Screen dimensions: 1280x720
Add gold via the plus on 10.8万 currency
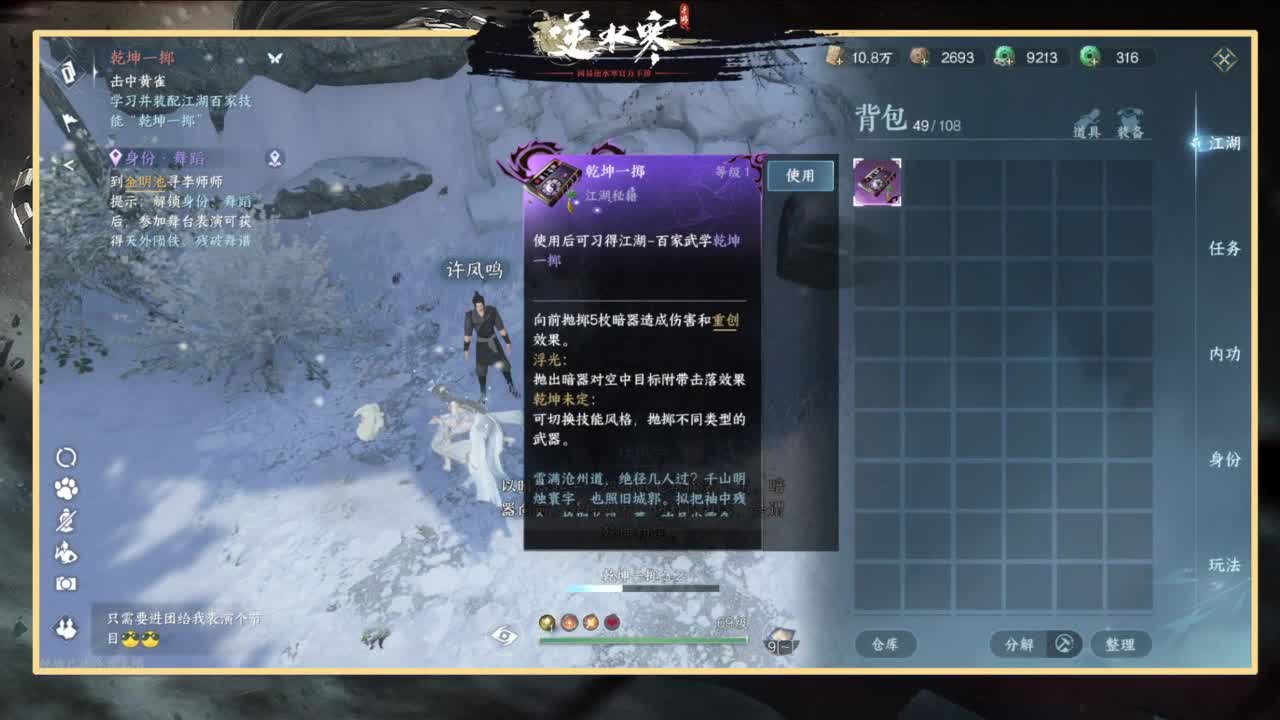pyautogui.click(x=840, y=60)
